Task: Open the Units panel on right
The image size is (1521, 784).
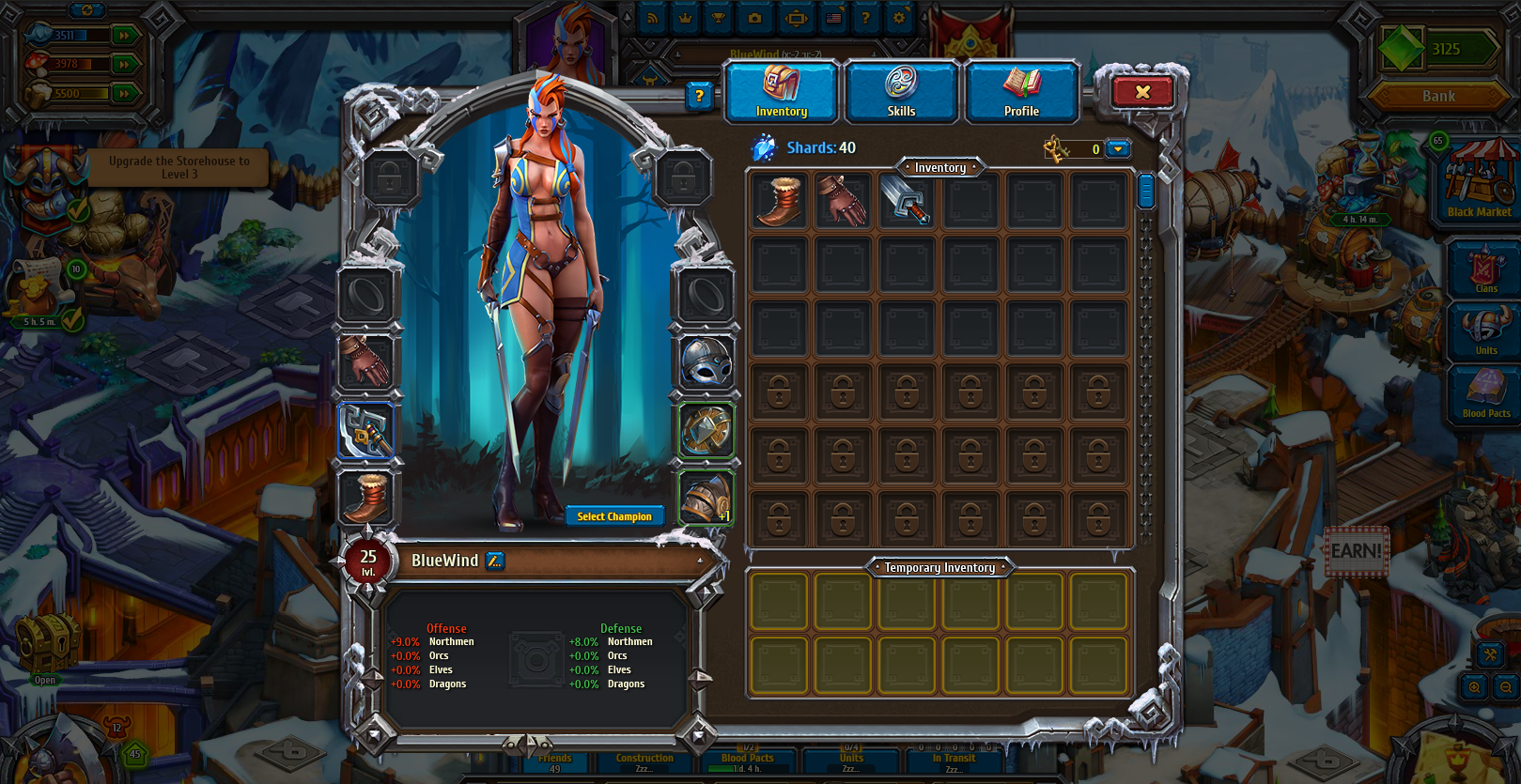Action: tap(1485, 331)
